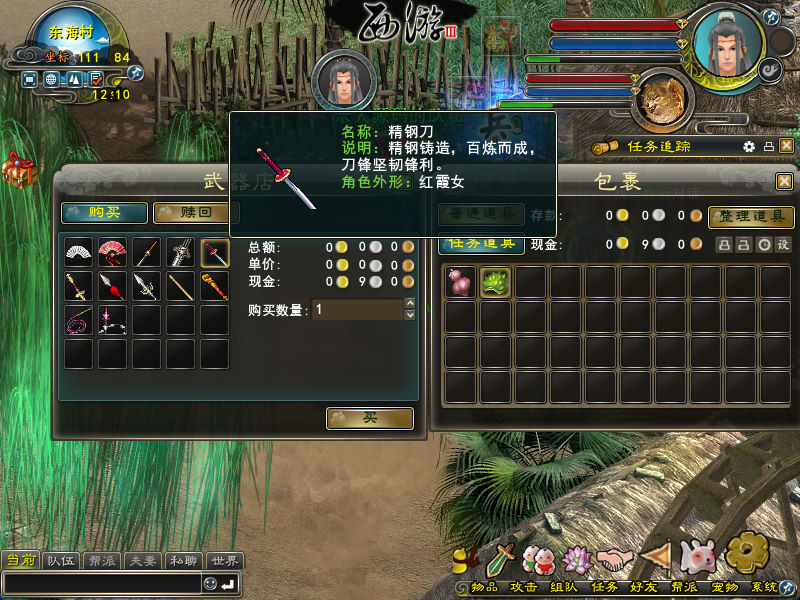Click the 买 (Buy) confirm button
The height and width of the screenshot is (600, 800).
pos(369,418)
